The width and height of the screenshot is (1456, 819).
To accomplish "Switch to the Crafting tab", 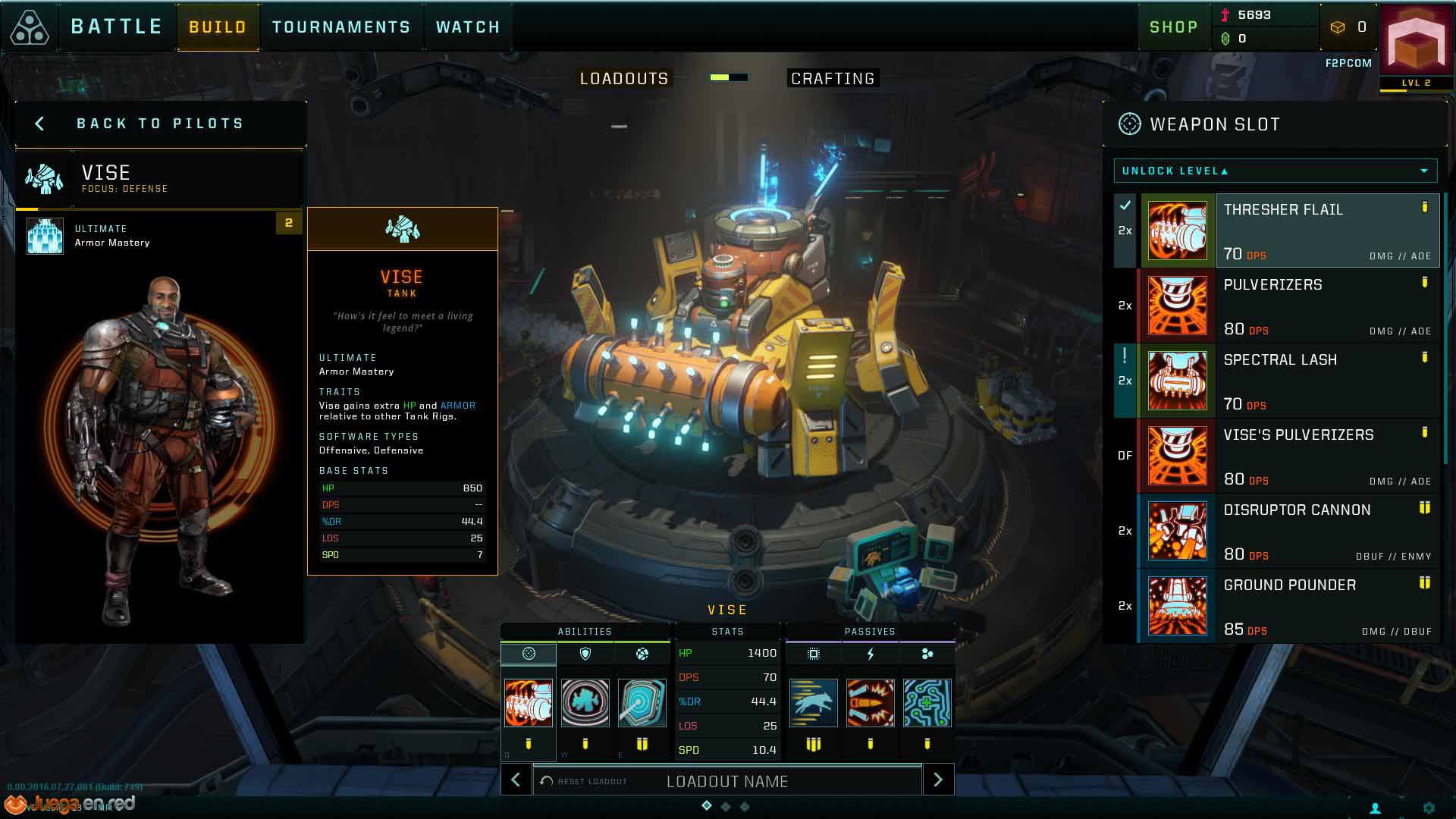I will tap(832, 79).
